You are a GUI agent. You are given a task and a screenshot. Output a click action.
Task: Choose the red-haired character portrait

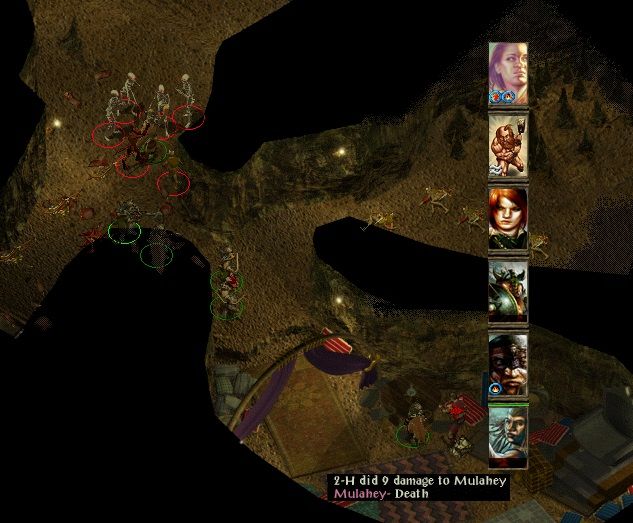click(507, 218)
